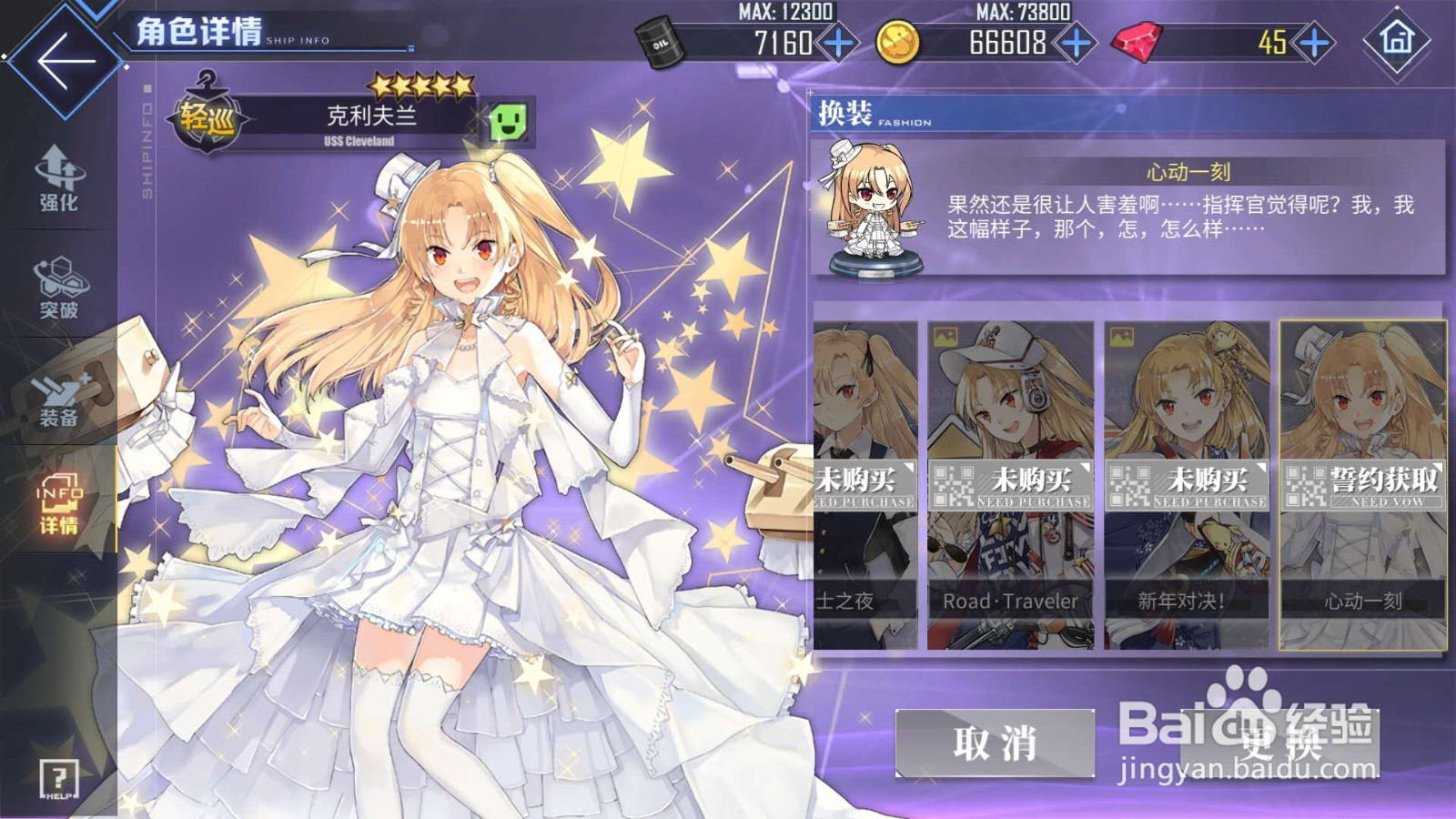The width and height of the screenshot is (1456, 819).
Task: Open the 装备 equipment panel
Action: 56,396
